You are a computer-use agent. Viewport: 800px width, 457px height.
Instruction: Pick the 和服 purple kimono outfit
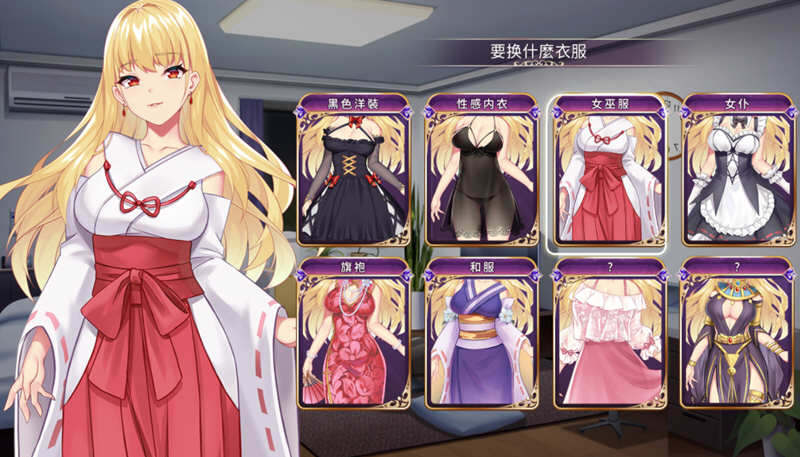pyautogui.click(x=482, y=335)
